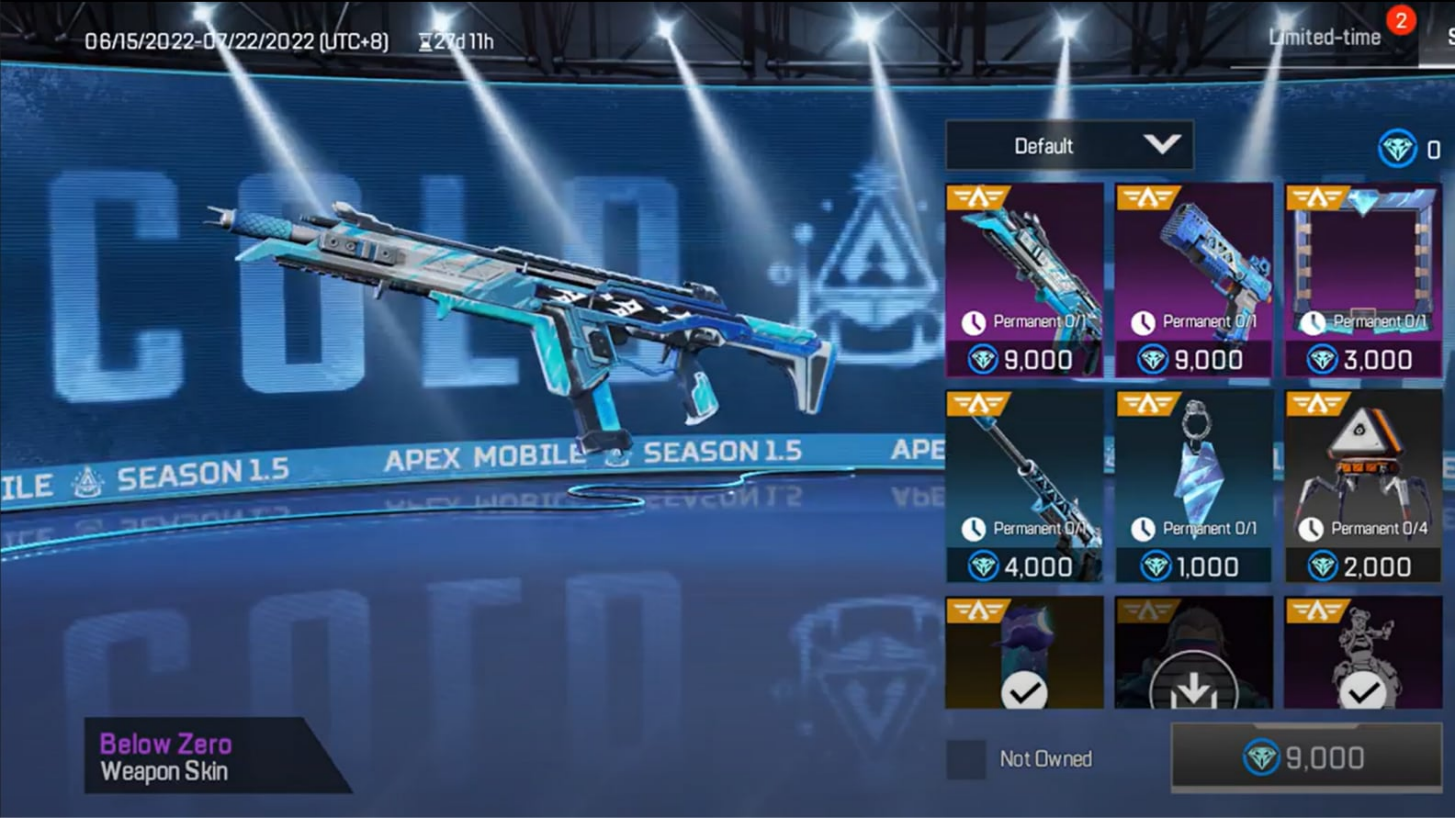Click the Below Zero weapon skin label
This screenshot has height=818, width=1455.
[x=166, y=743]
